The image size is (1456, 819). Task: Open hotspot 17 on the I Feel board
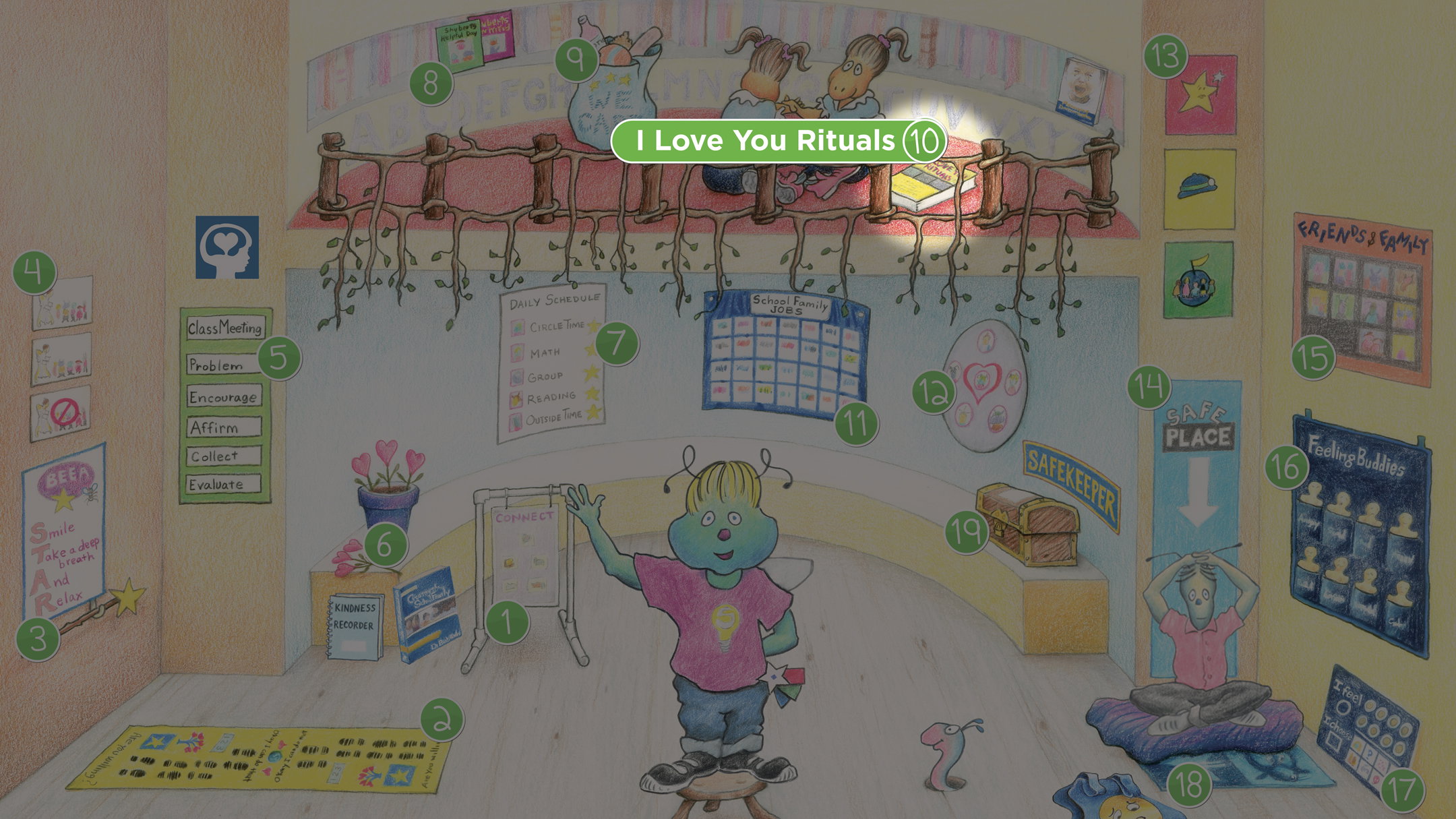click(x=1403, y=790)
